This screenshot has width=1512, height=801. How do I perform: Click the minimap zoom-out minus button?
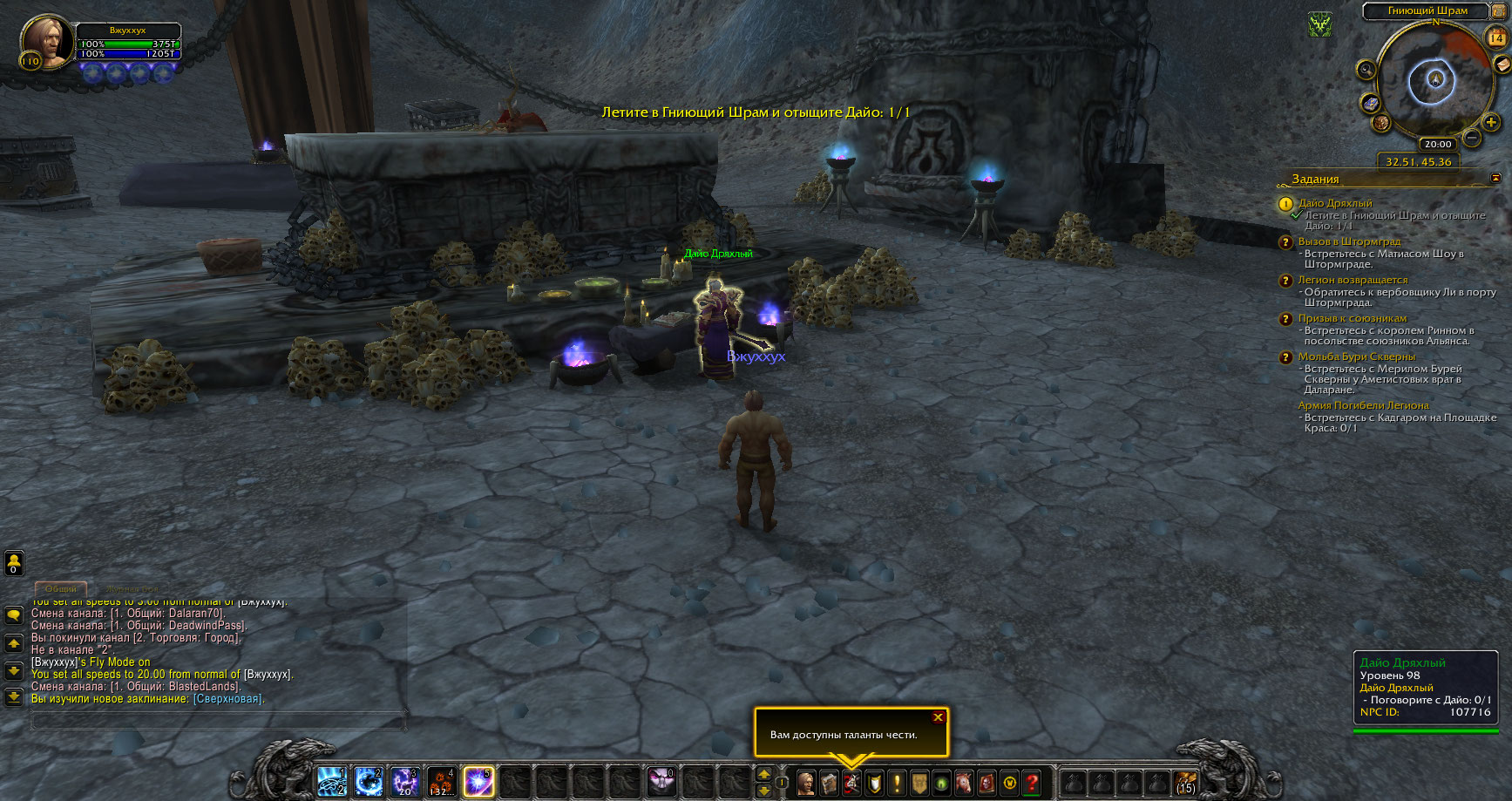click(1471, 138)
